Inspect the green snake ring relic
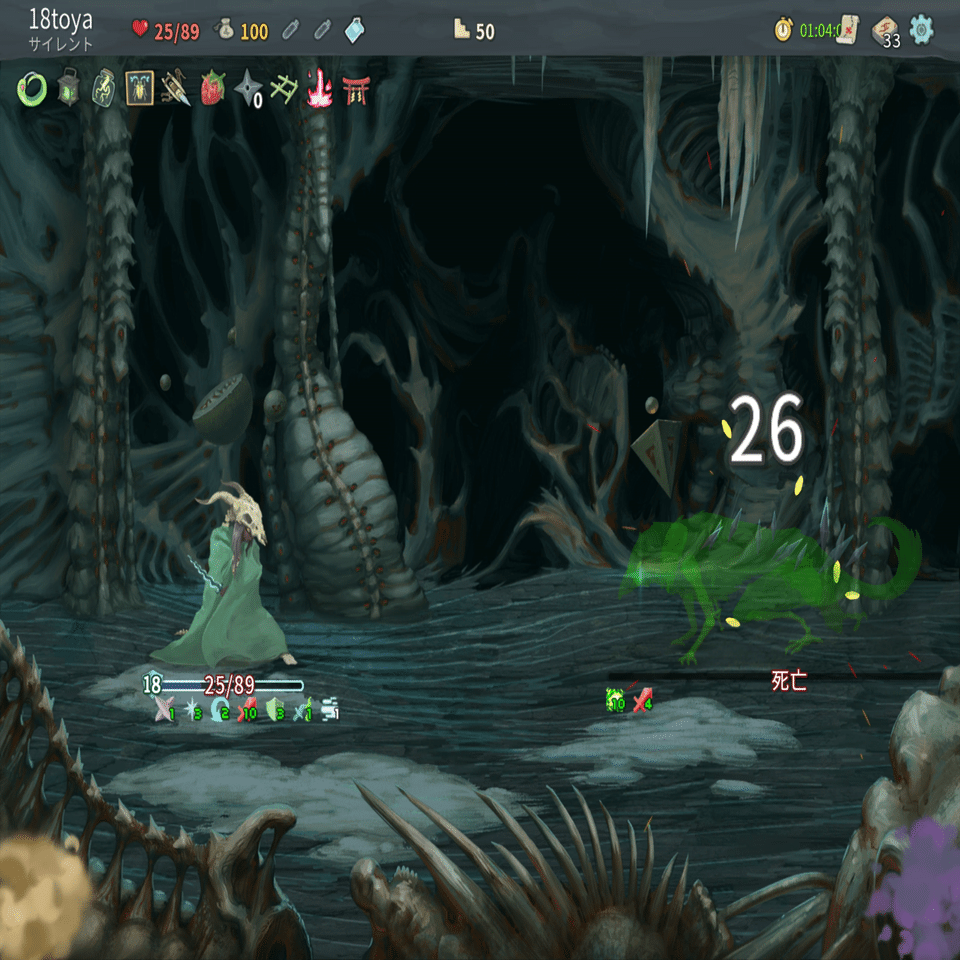 pyautogui.click(x=32, y=89)
